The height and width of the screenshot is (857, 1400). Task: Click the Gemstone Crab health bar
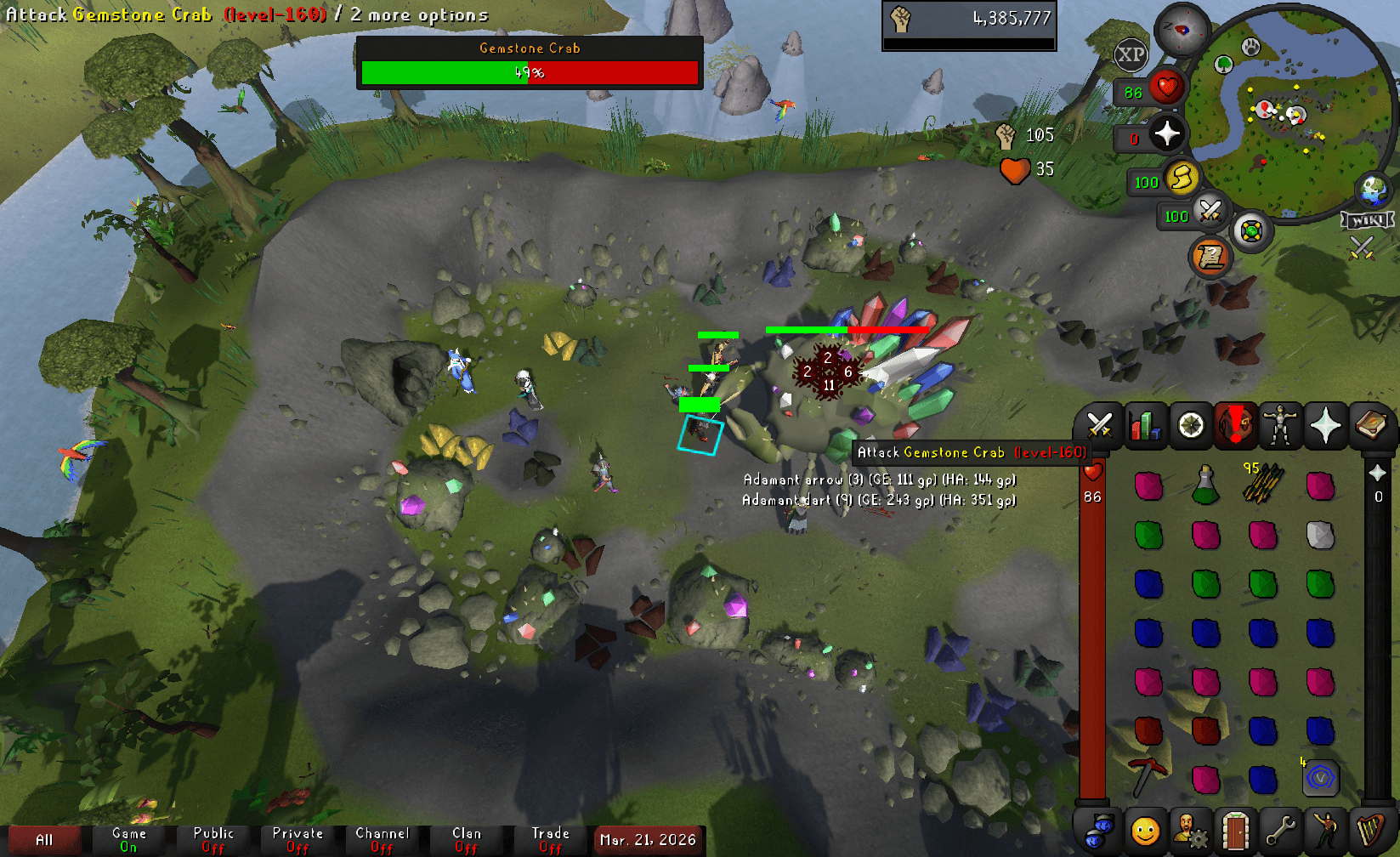click(x=530, y=73)
